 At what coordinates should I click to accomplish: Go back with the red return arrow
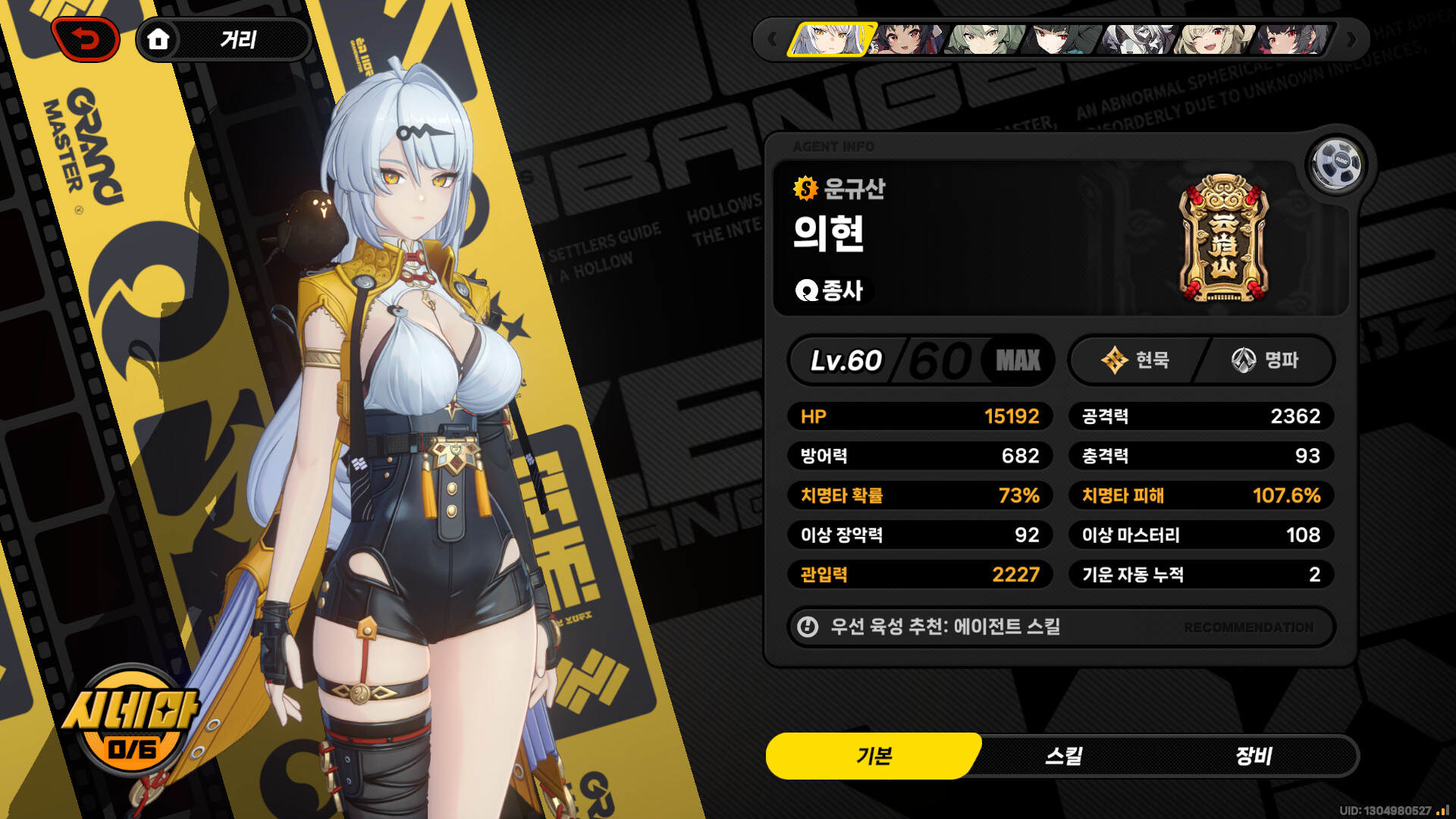[x=86, y=39]
